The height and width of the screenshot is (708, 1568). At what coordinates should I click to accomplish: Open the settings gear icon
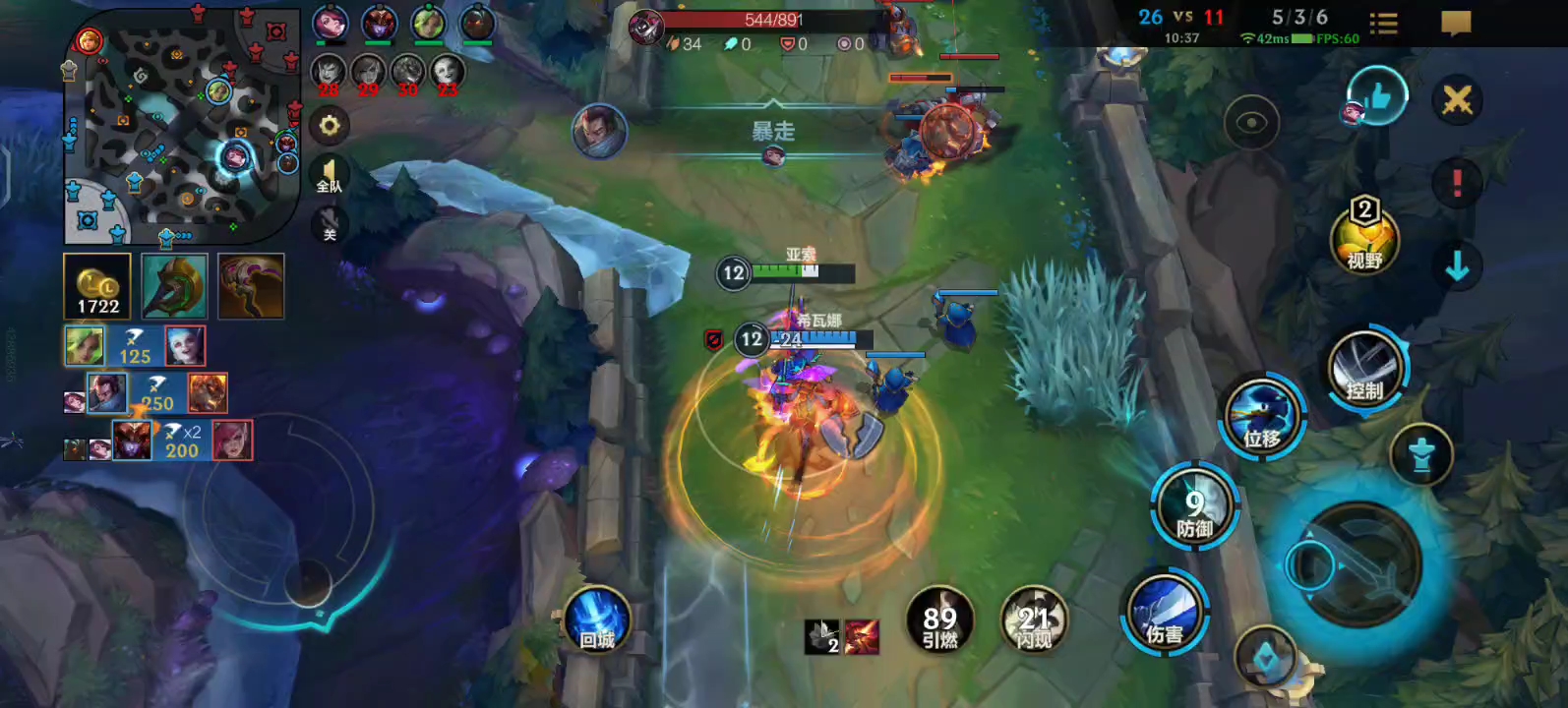point(330,126)
